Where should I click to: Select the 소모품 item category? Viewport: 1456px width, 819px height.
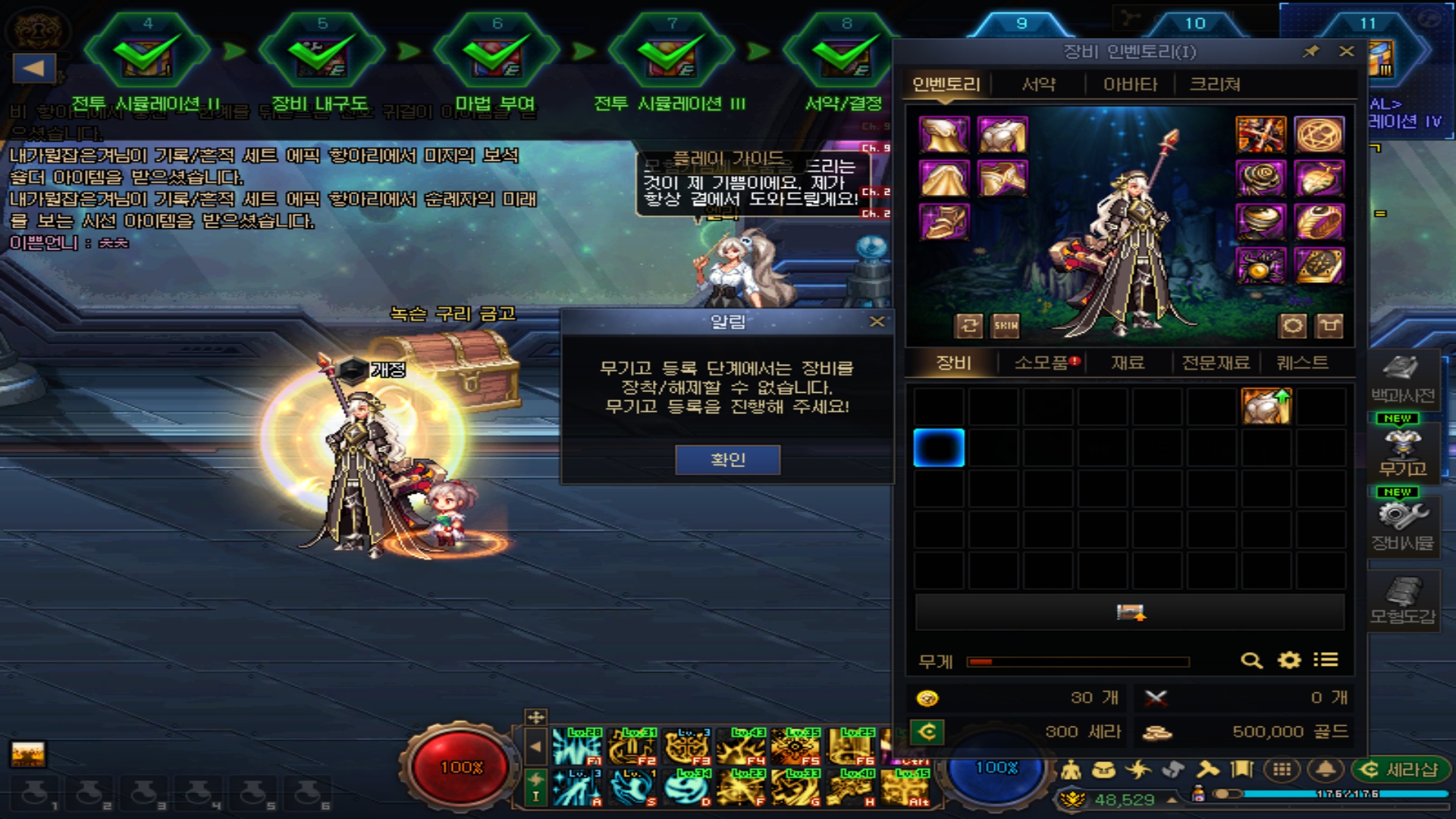(x=1042, y=362)
